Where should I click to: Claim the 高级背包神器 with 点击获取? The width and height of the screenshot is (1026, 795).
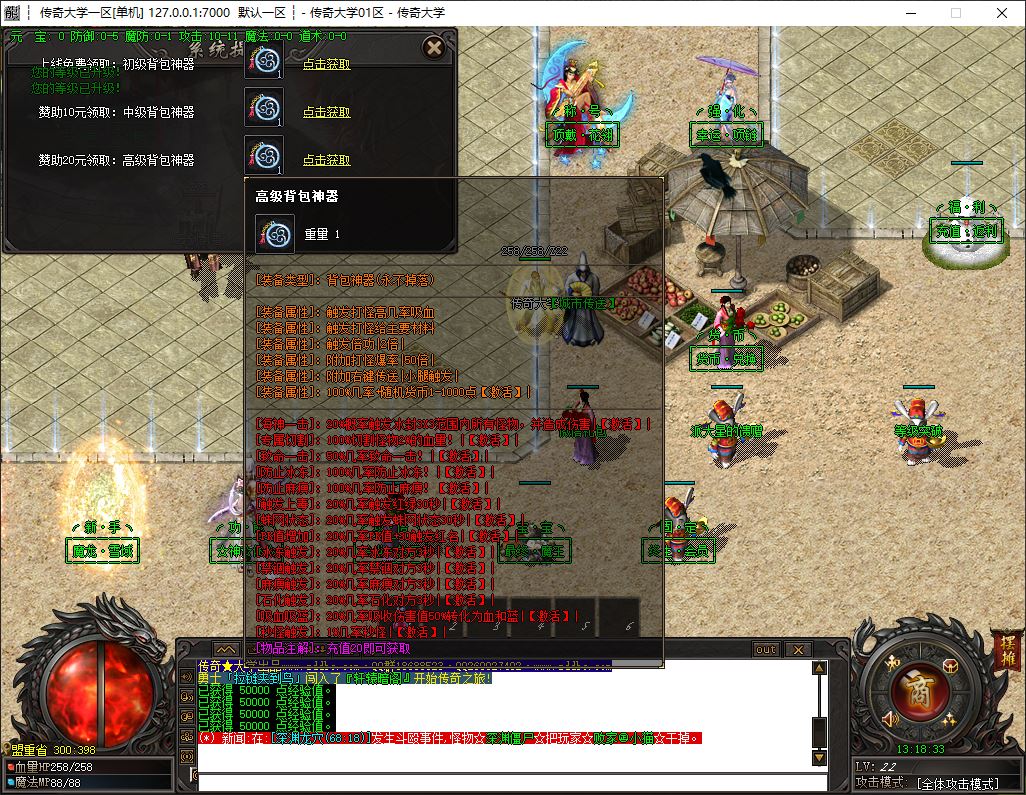(x=326, y=160)
